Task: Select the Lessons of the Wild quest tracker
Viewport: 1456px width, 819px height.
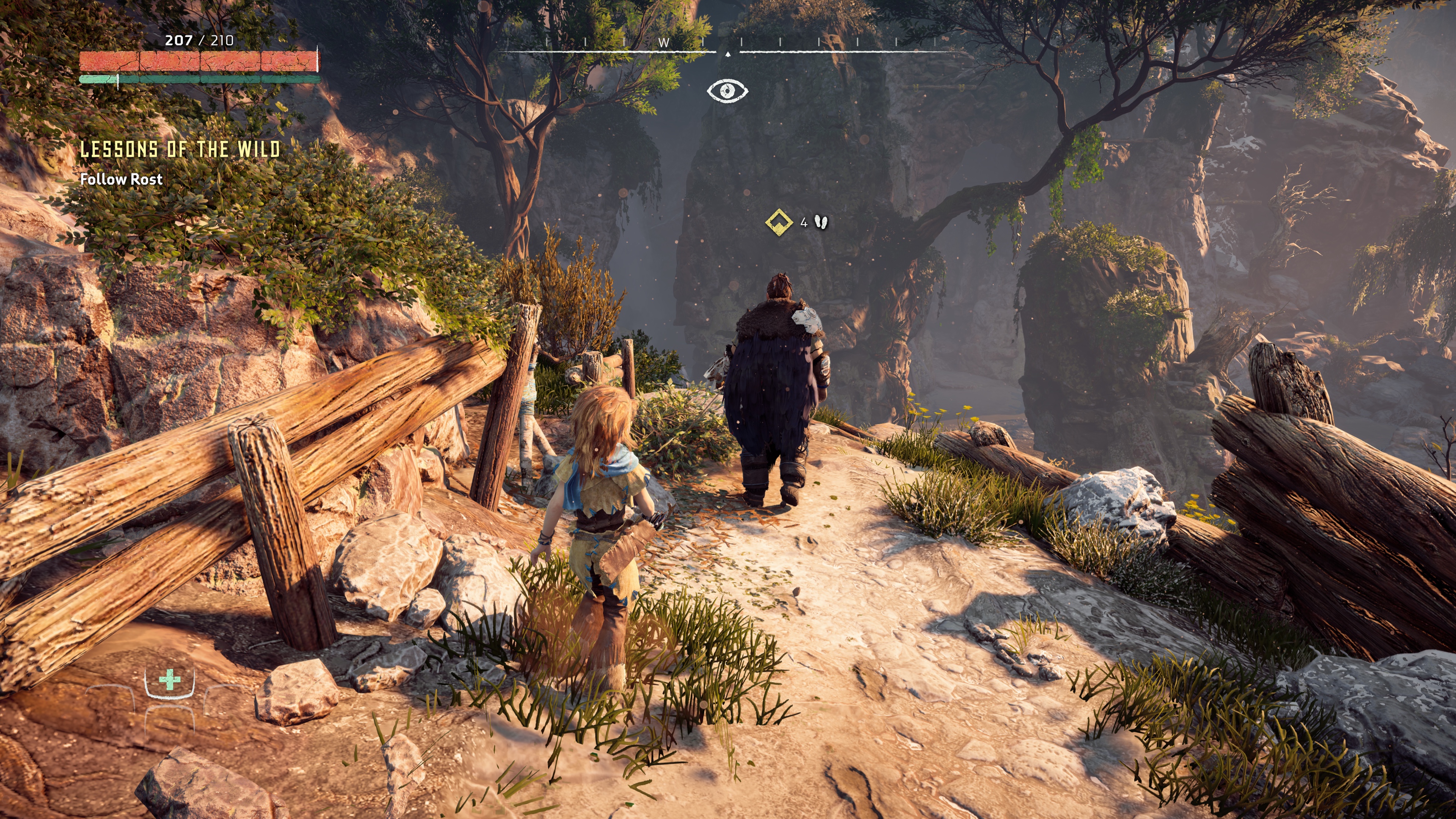Action: (x=180, y=150)
